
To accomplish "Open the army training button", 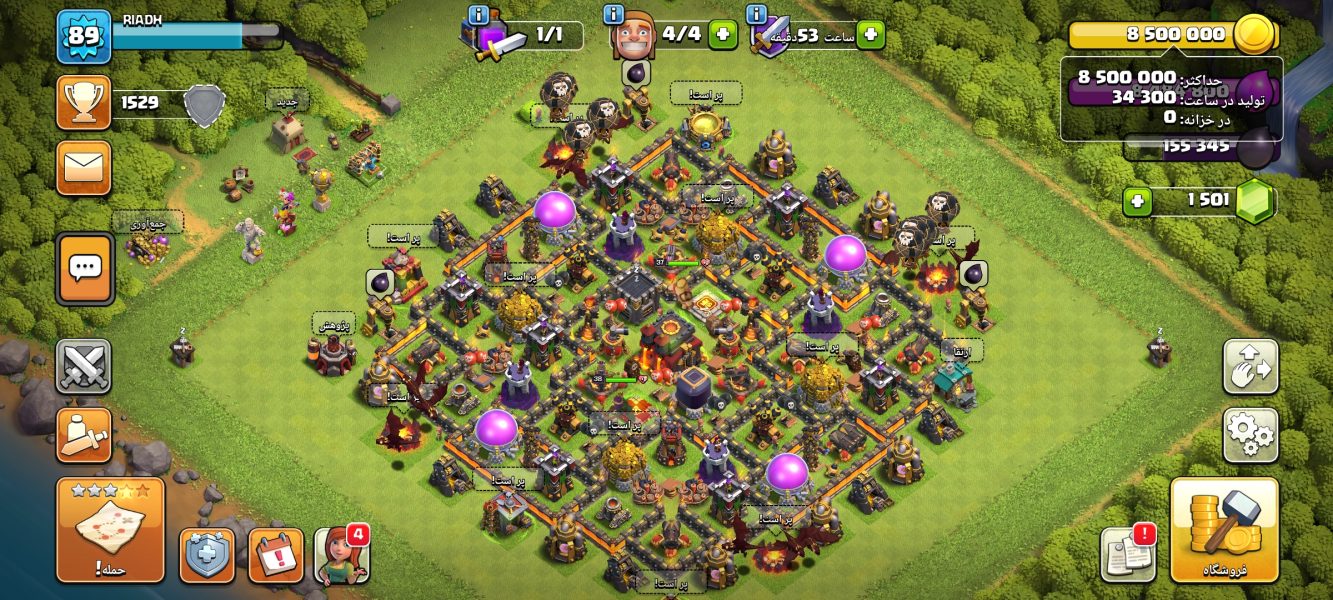I will point(84,435).
